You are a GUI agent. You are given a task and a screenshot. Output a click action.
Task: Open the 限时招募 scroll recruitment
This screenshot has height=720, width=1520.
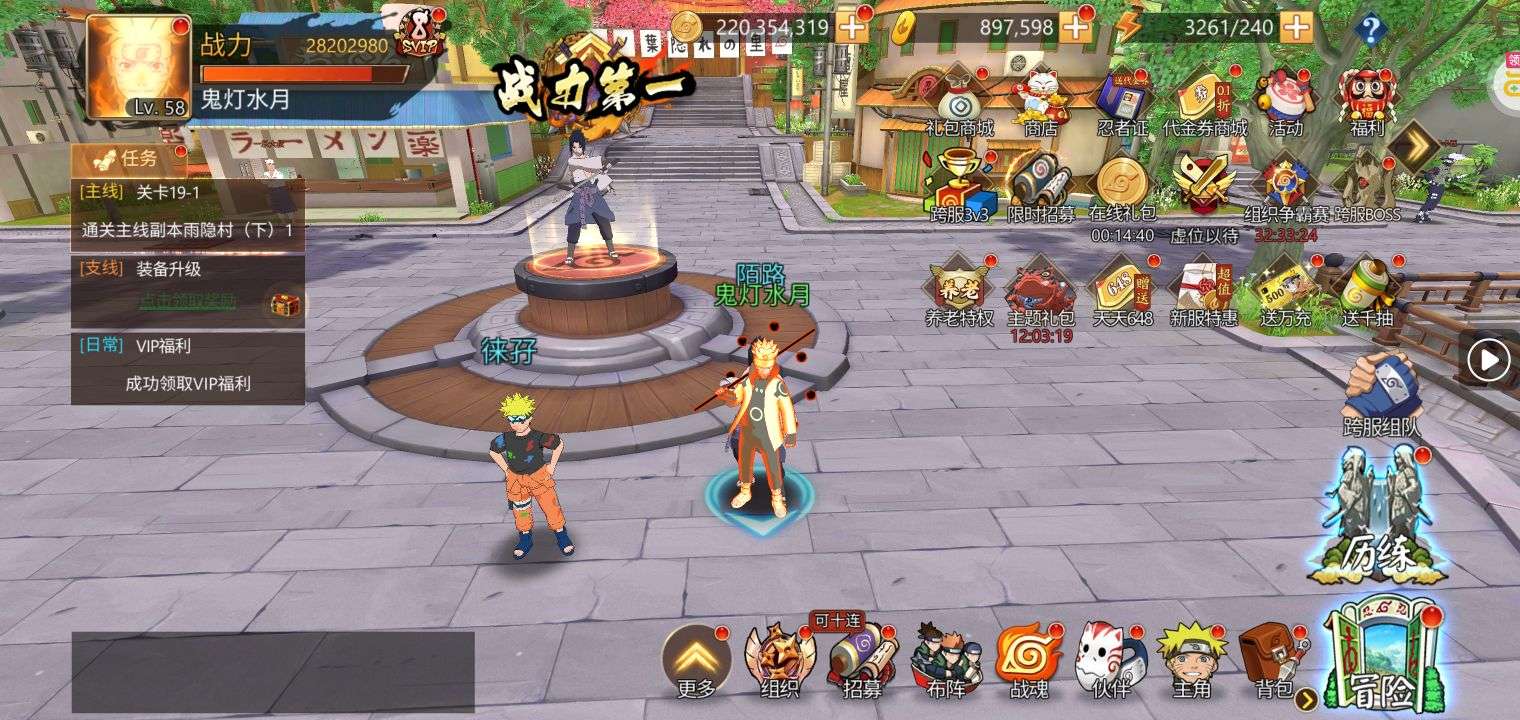click(x=1041, y=186)
